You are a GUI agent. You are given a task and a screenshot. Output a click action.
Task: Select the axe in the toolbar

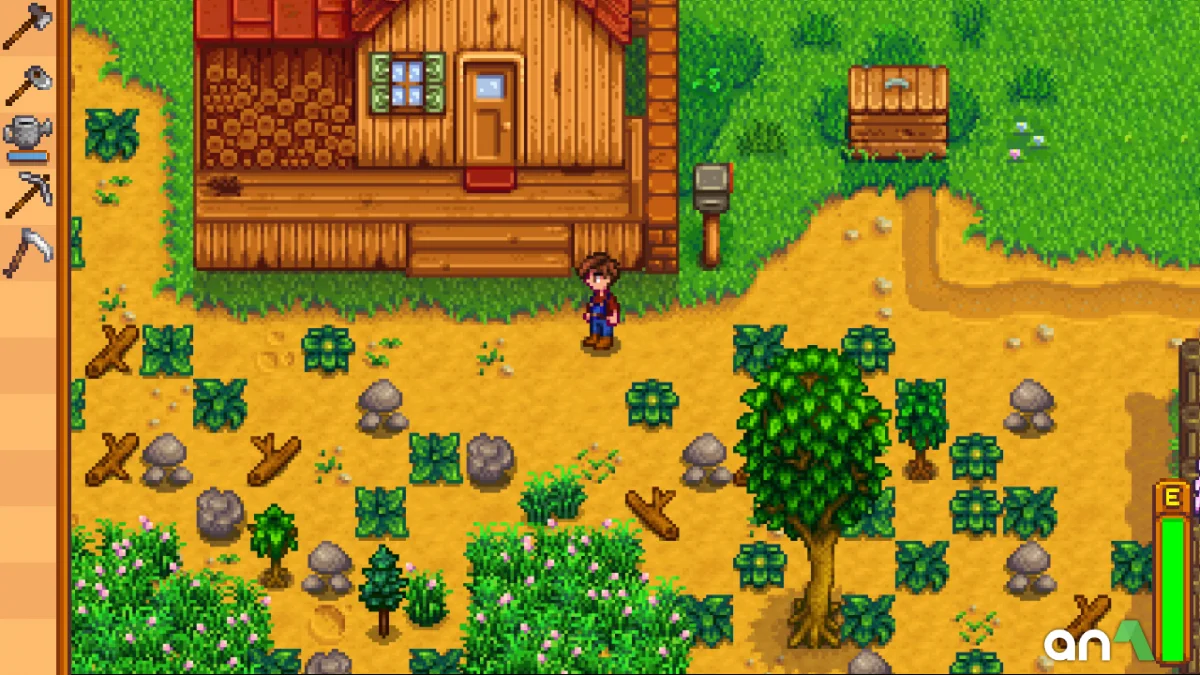coord(27,27)
